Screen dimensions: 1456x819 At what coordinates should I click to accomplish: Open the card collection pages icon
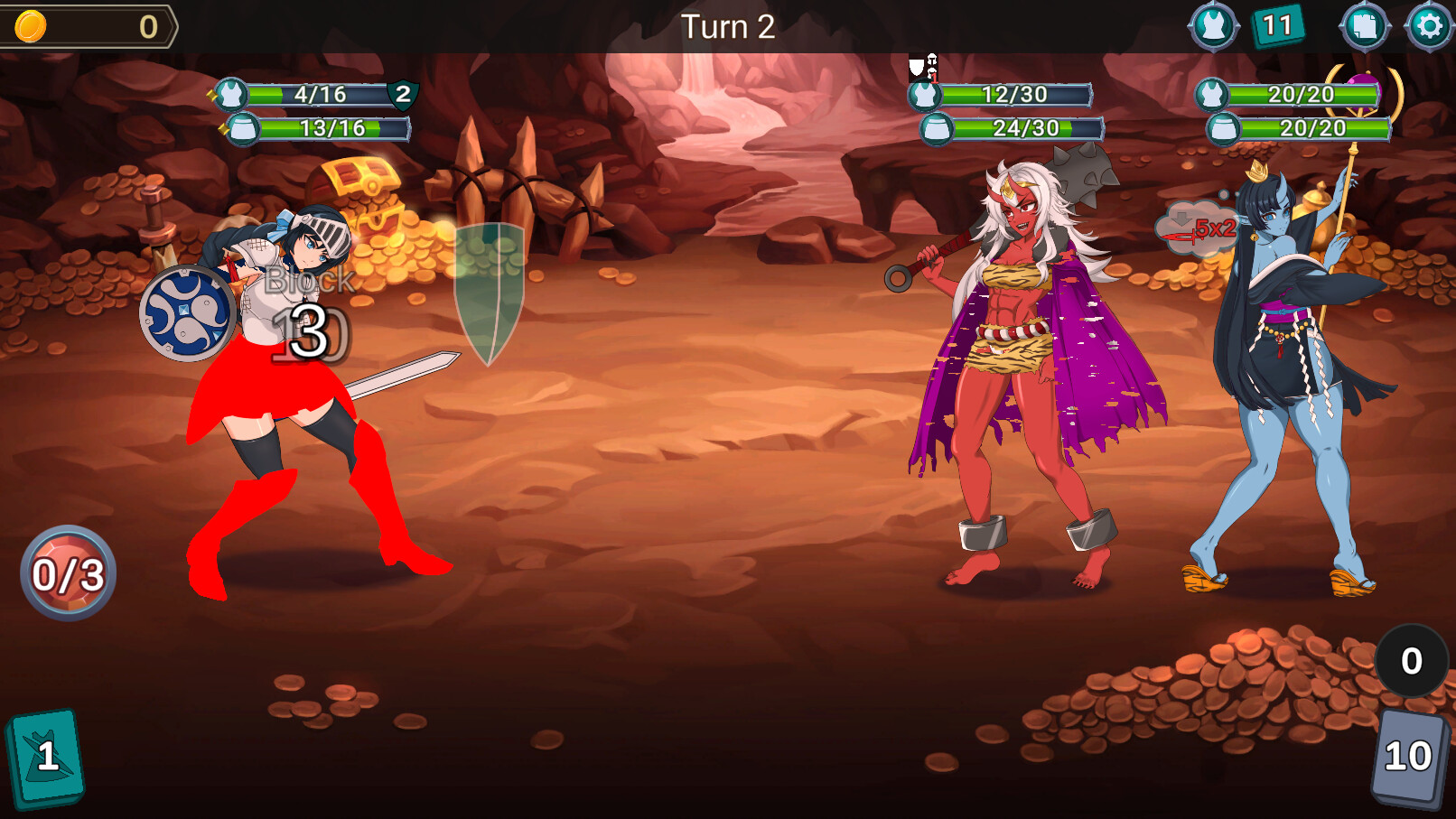coord(1364,24)
